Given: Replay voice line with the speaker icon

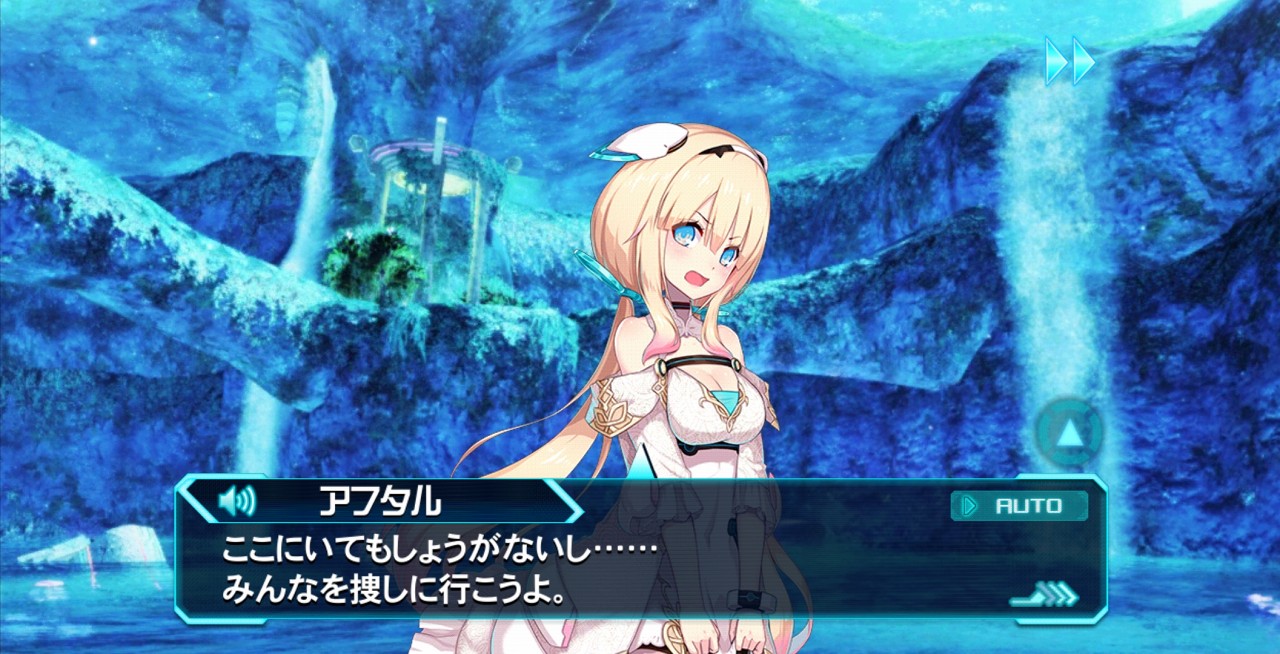Looking at the screenshot, I should coord(236,499).
